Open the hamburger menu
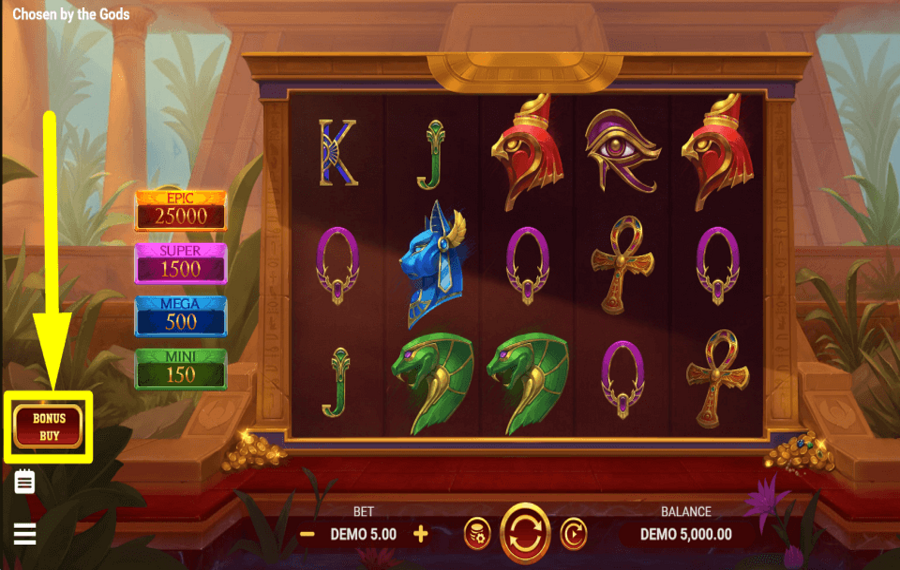Viewport: 900px width, 570px height. pos(25,533)
